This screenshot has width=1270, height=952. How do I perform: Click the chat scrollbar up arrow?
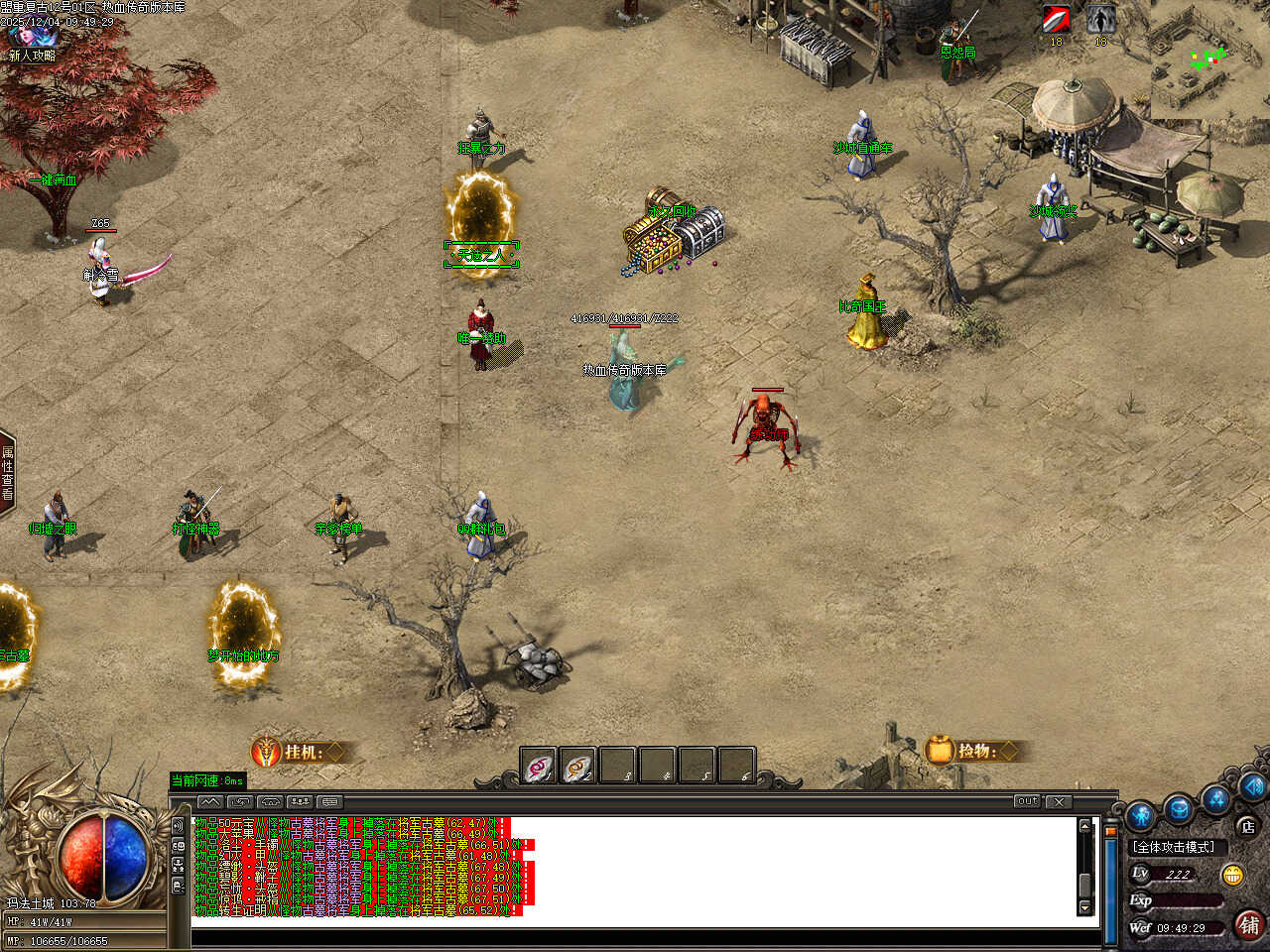[x=1084, y=826]
